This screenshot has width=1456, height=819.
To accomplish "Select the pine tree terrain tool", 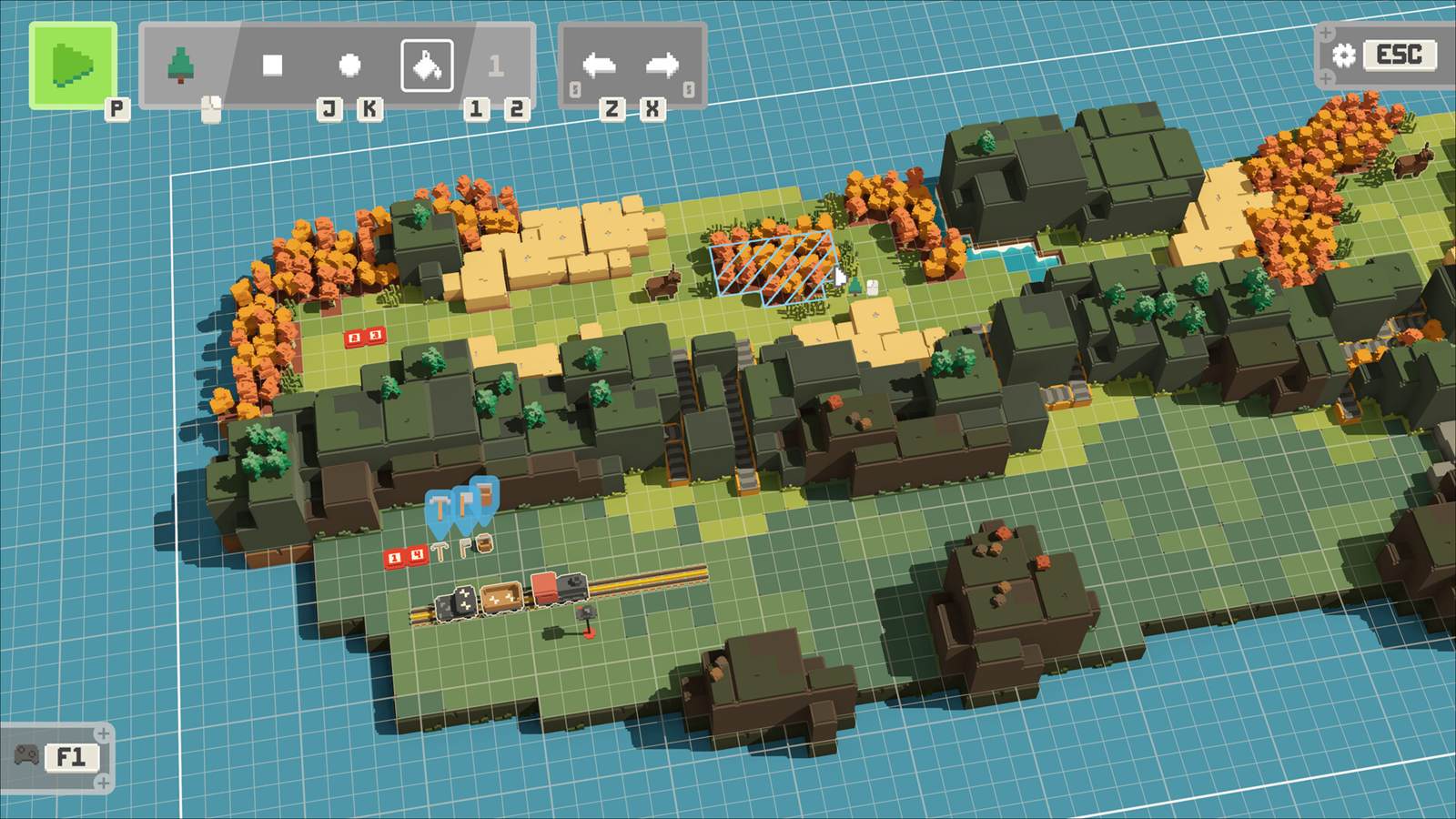I will coord(183,66).
